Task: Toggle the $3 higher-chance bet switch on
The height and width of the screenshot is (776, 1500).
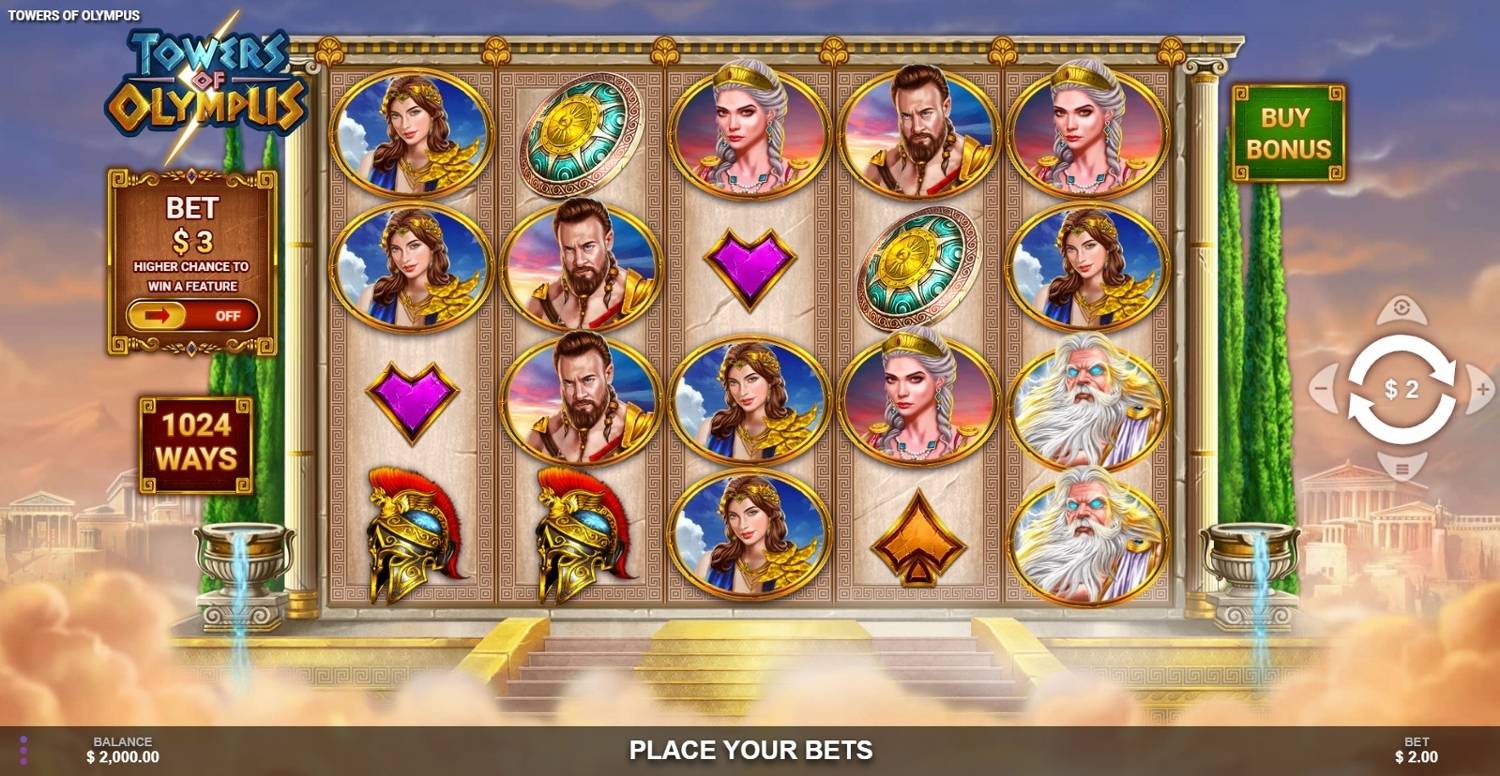Action: [192, 316]
